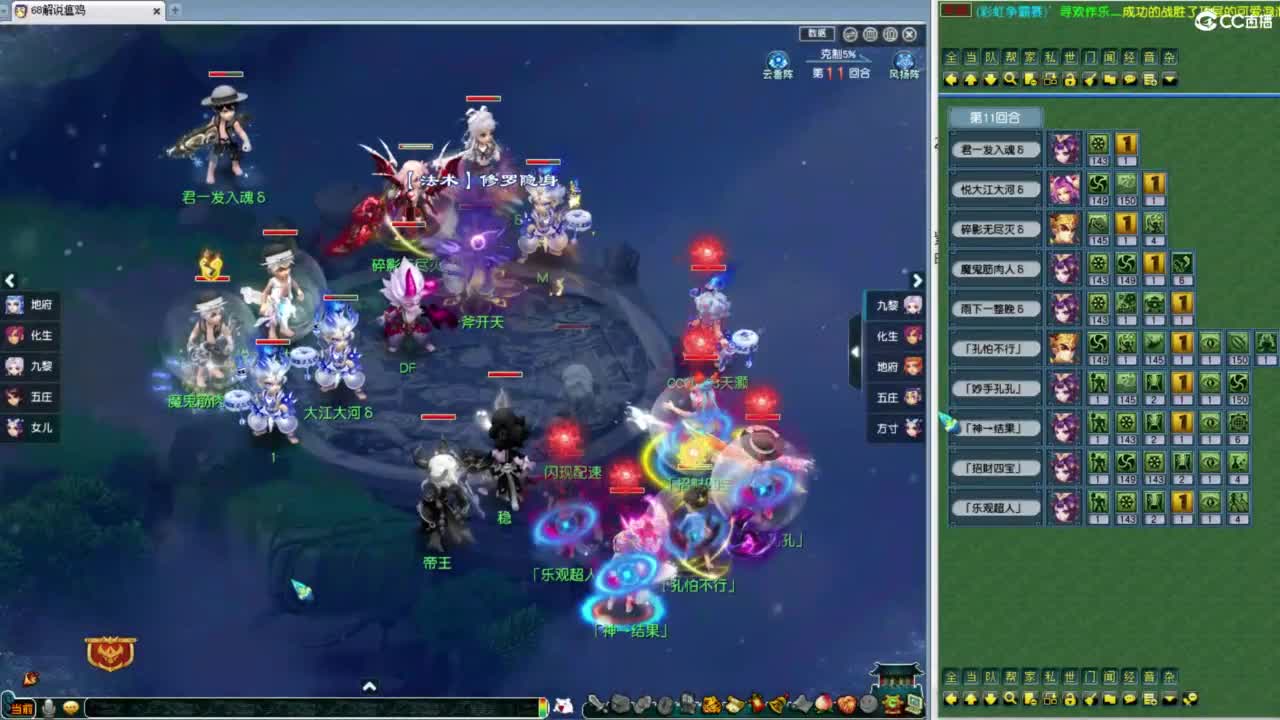The height and width of the screenshot is (720, 1280).
Task: Toggle the chat lock icon
Action: [1070, 80]
